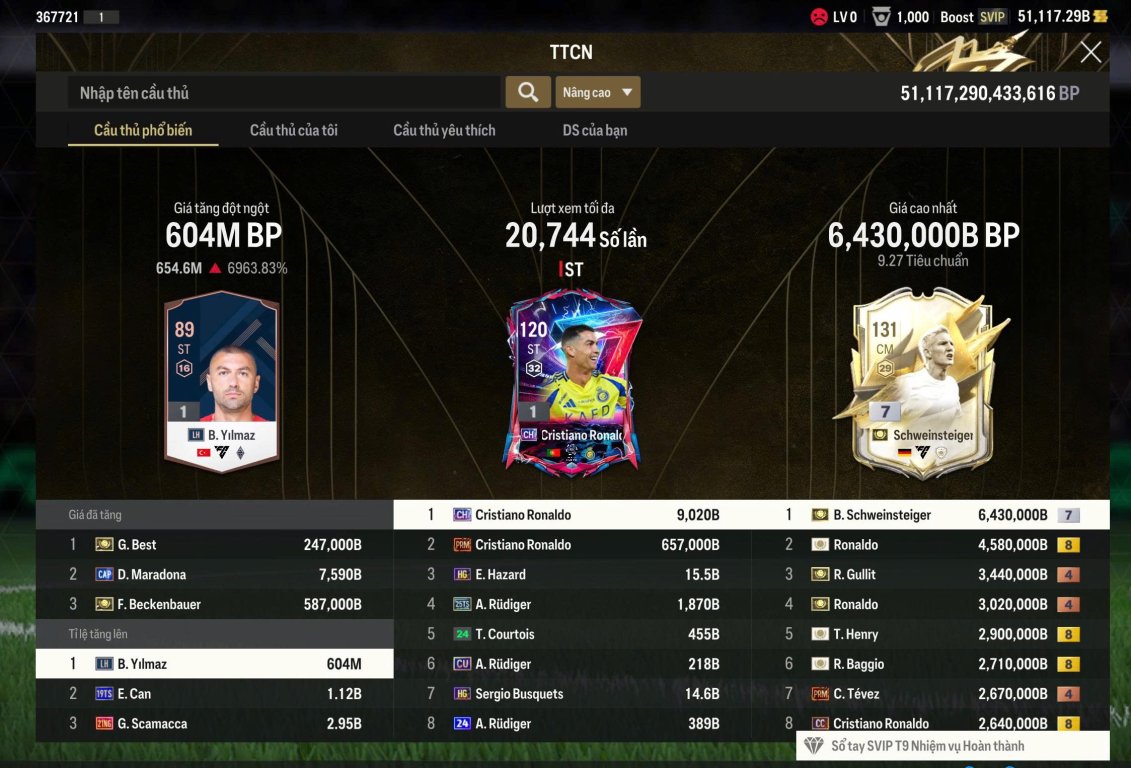Select the DS của bạn tab

595,130
